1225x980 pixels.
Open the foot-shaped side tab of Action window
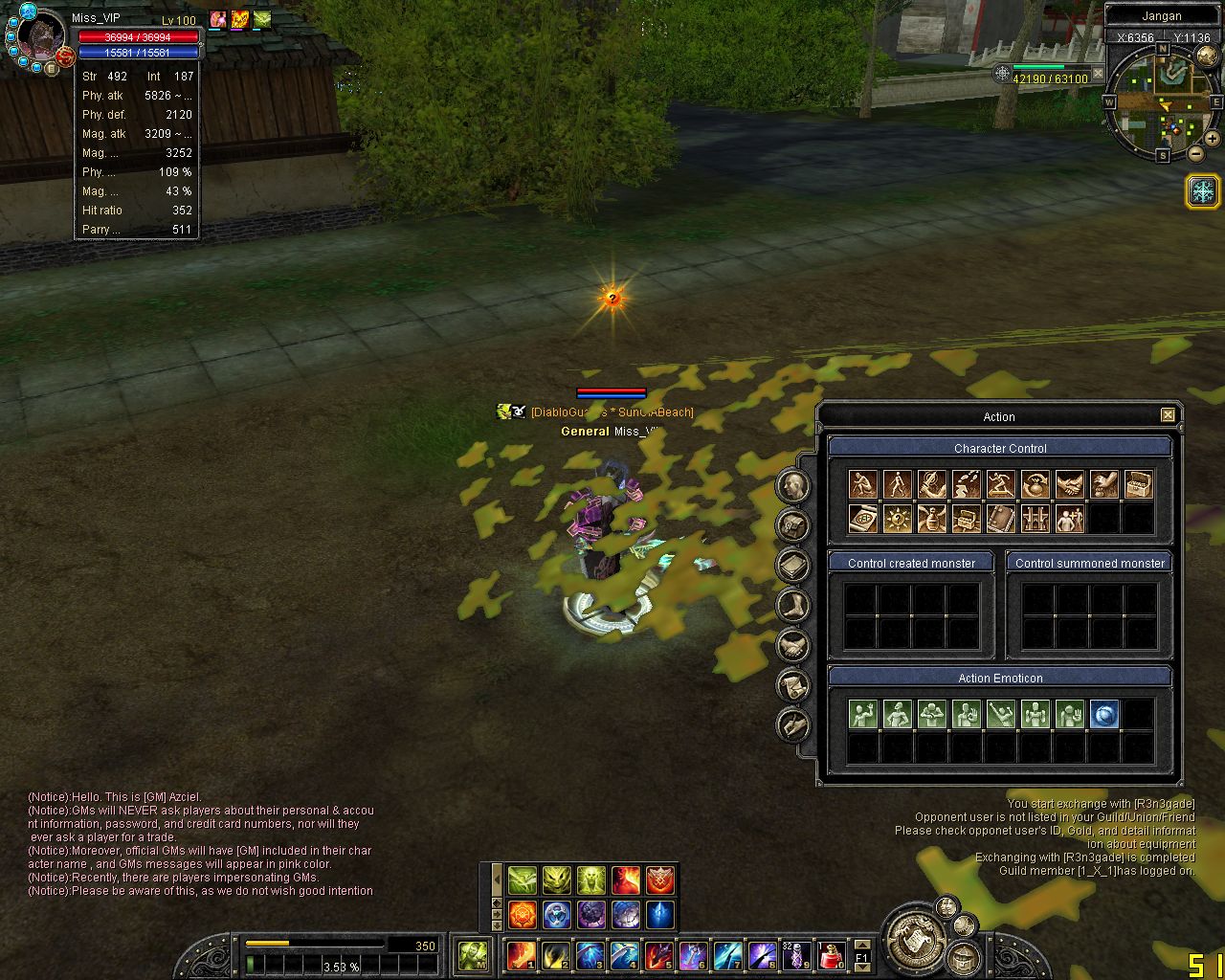[x=792, y=606]
